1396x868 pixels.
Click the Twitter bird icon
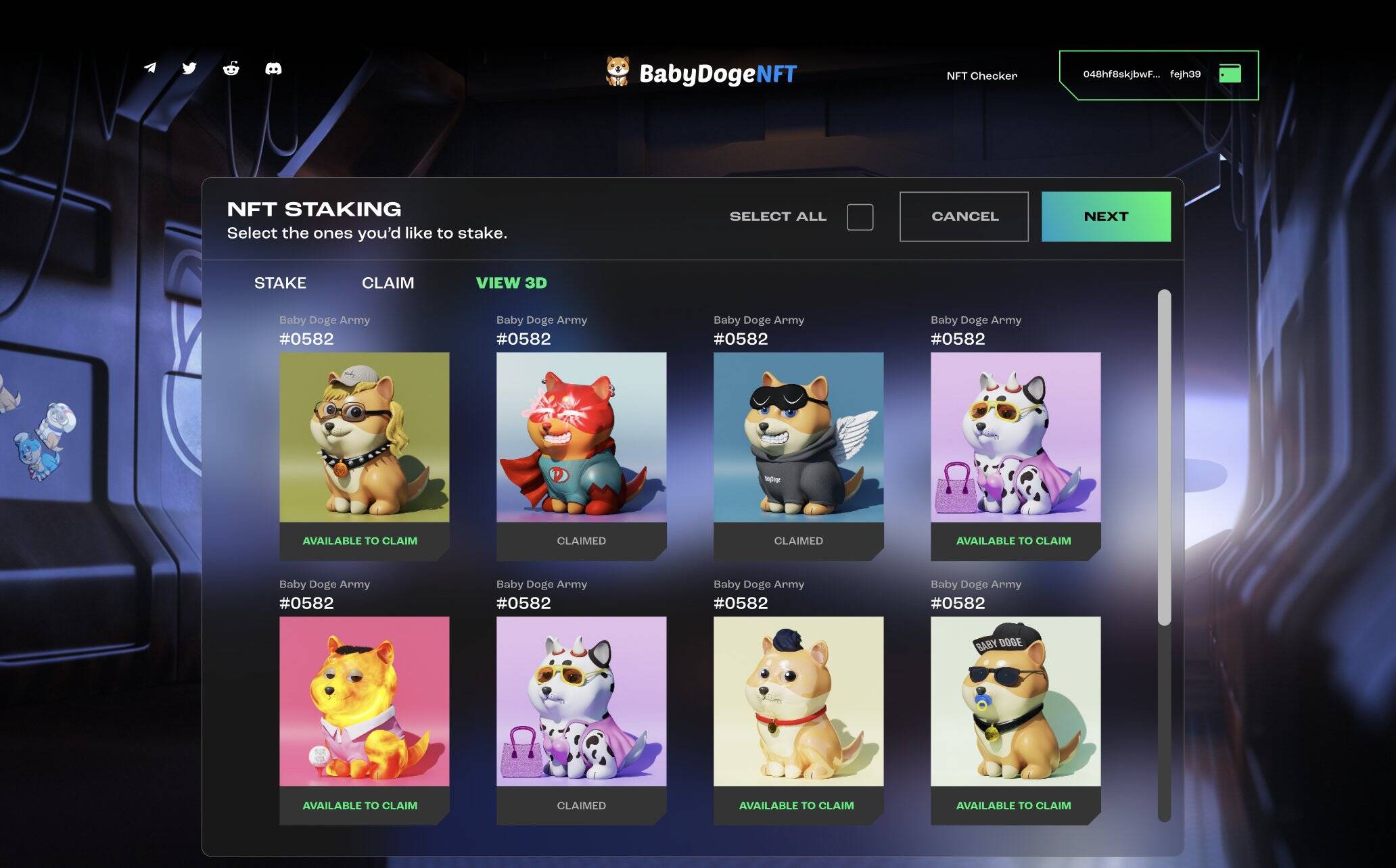(190, 68)
